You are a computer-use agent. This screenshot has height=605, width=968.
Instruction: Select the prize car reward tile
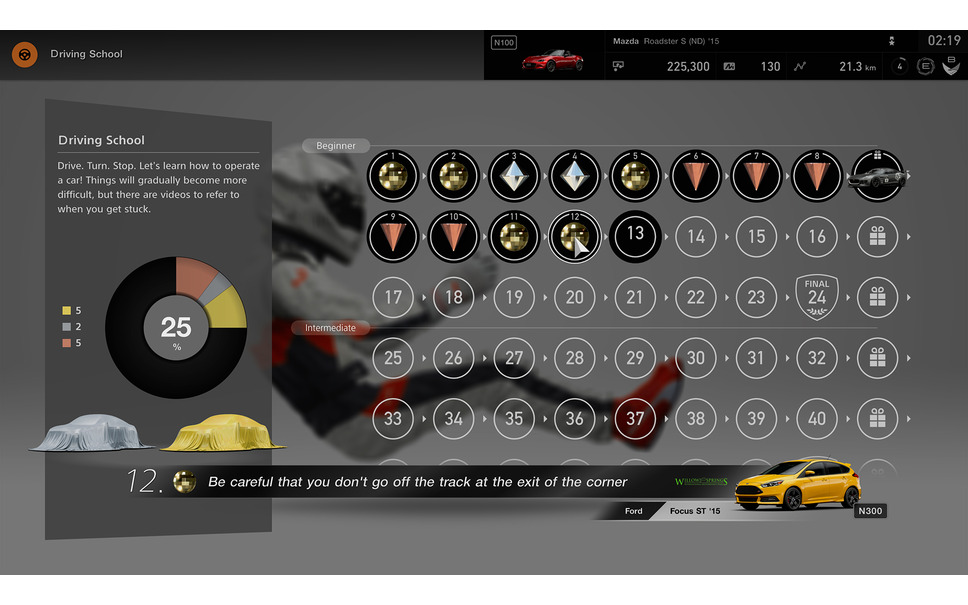coord(877,176)
